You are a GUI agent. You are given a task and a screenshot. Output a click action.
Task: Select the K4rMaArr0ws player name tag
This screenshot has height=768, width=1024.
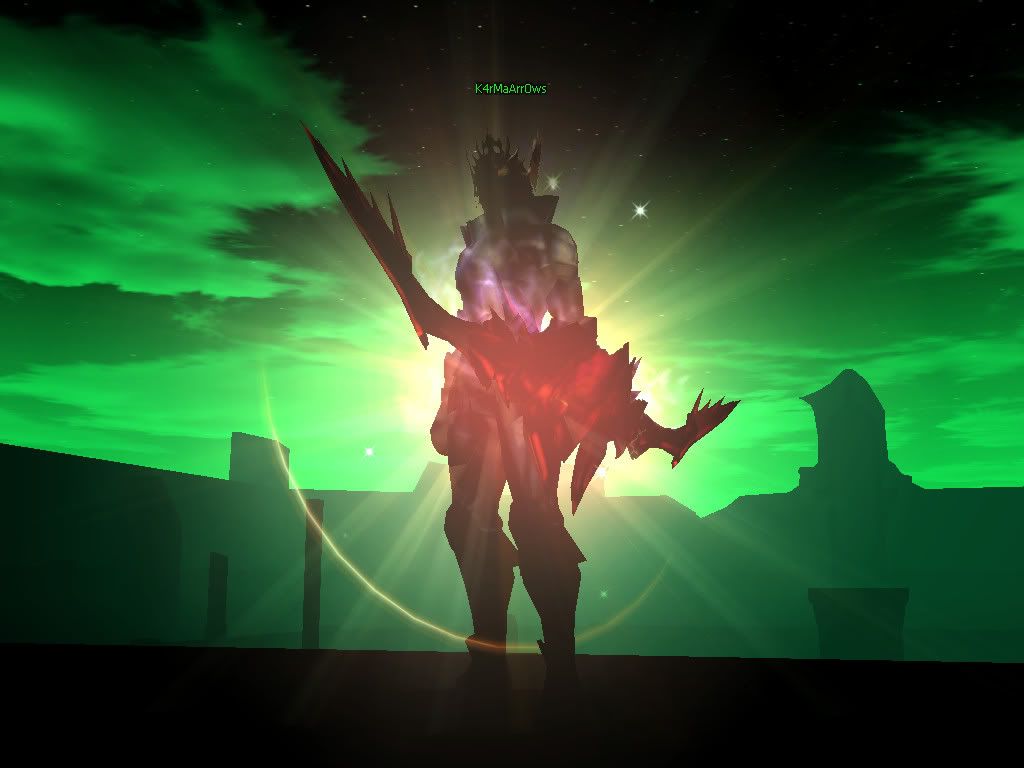click(x=510, y=89)
